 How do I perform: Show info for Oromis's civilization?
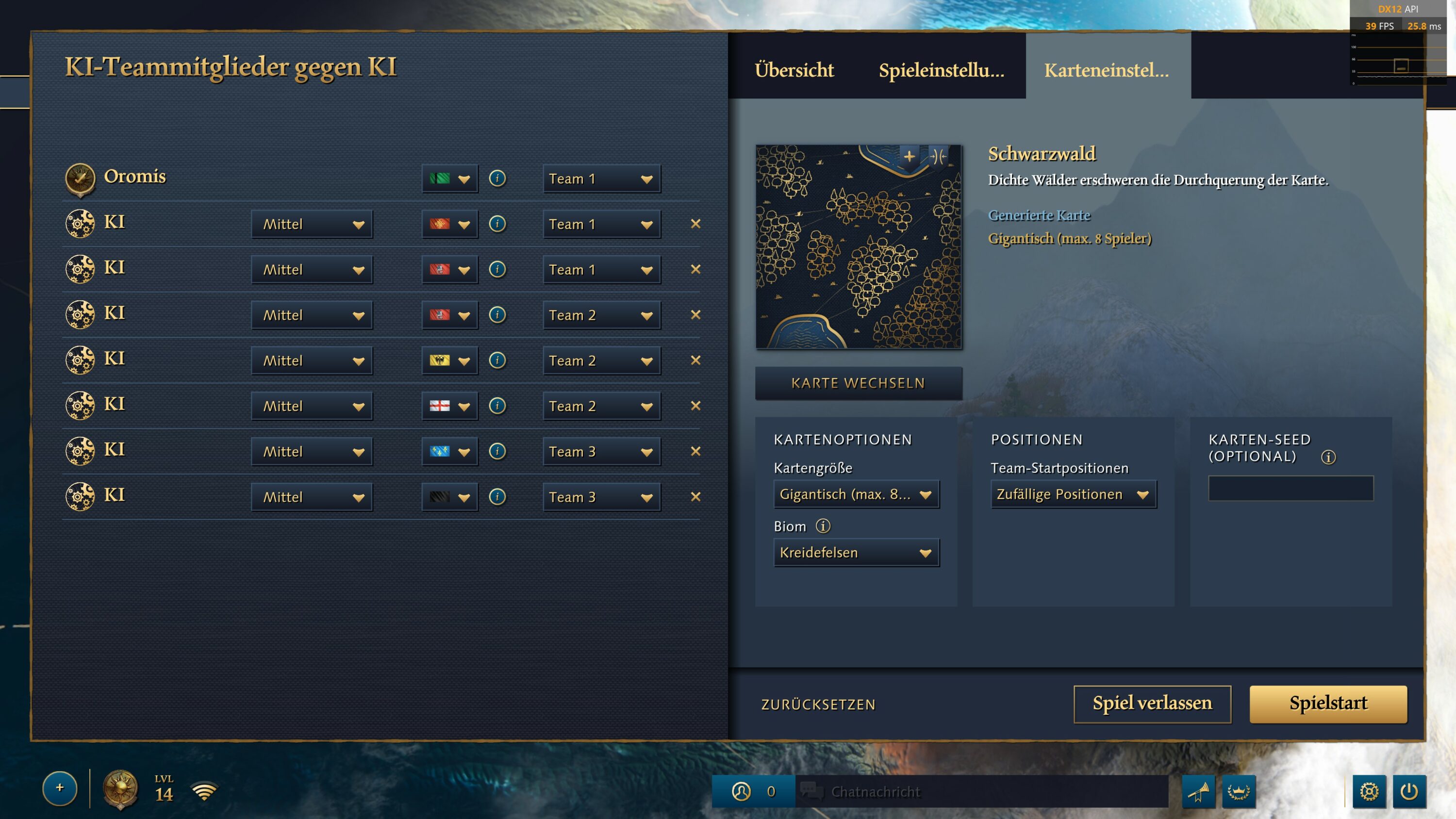point(497,179)
